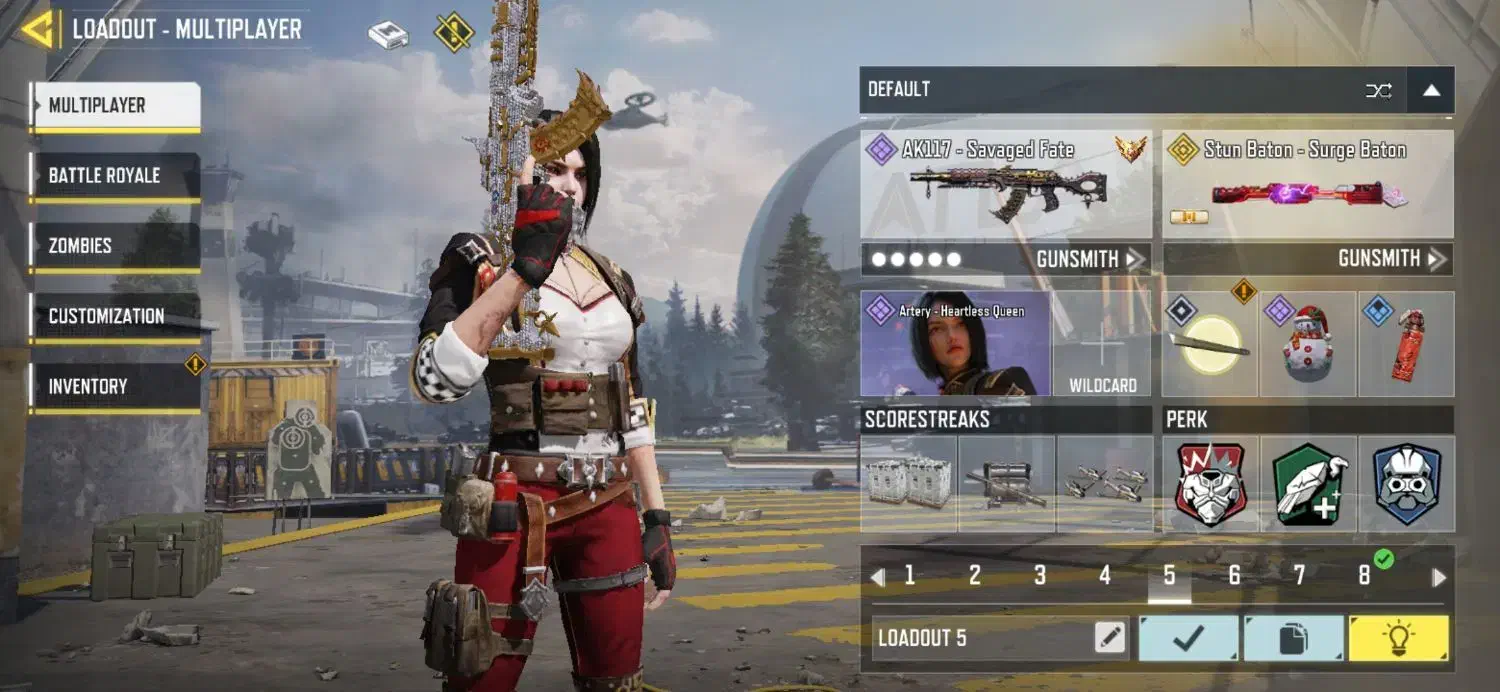Switch to loadout number 8
Image resolution: width=1500 pixels, height=692 pixels.
tap(1364, 576)
